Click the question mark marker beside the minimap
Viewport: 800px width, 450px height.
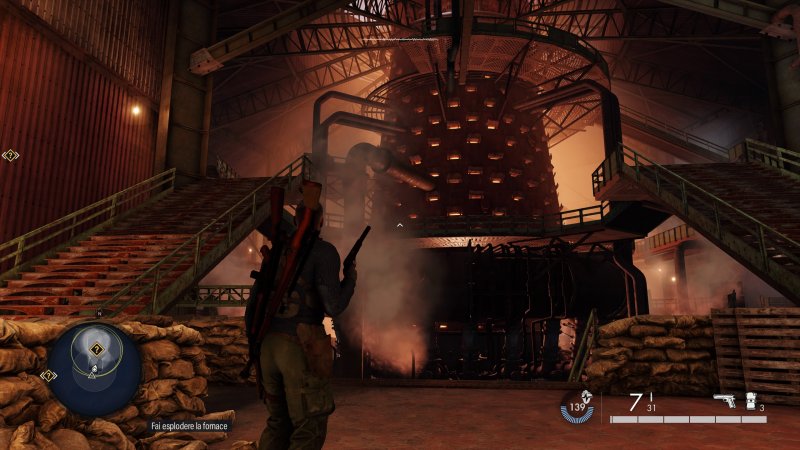46,375
